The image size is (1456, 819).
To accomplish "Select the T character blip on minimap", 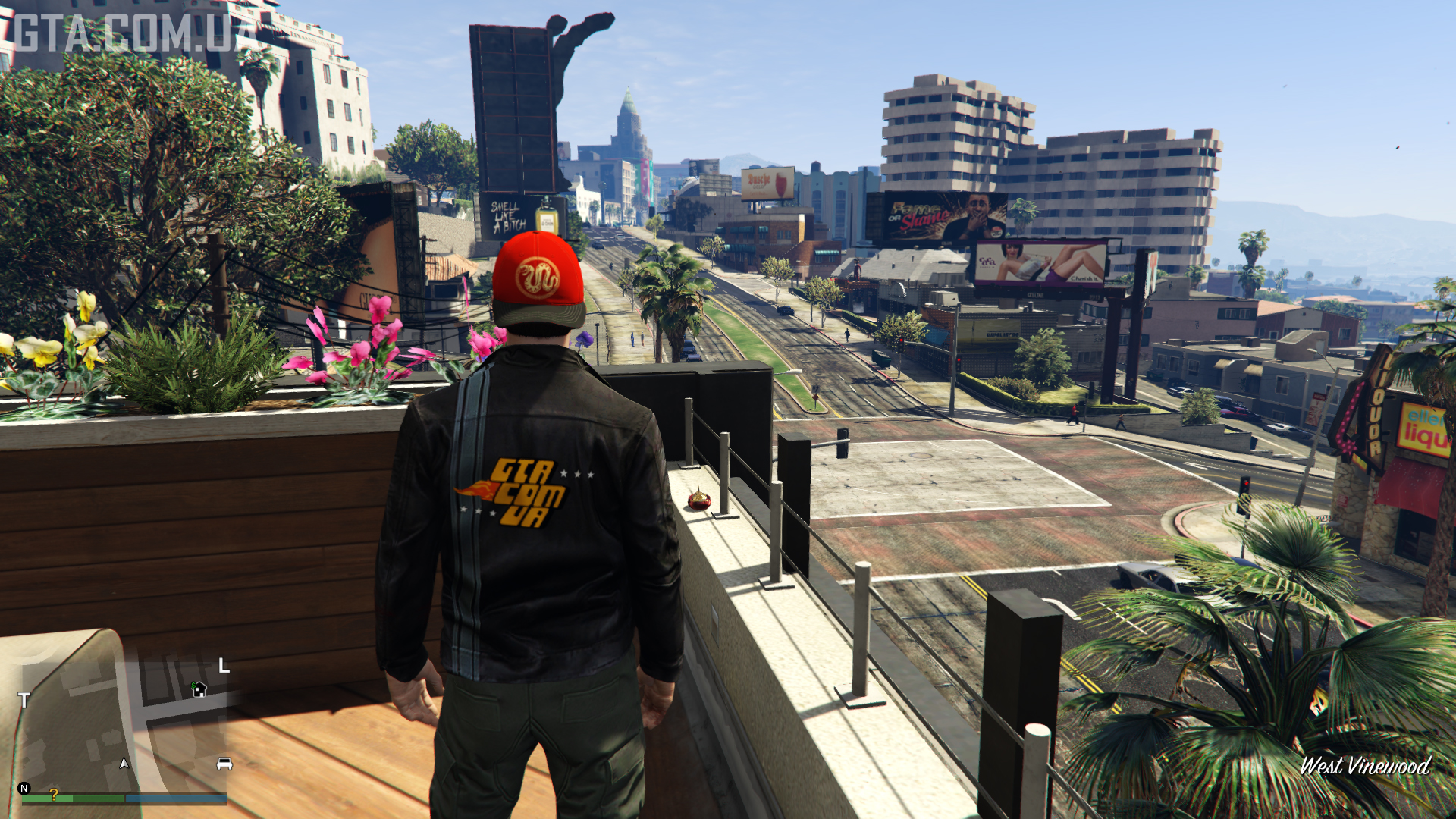I will tap(24, 700).
